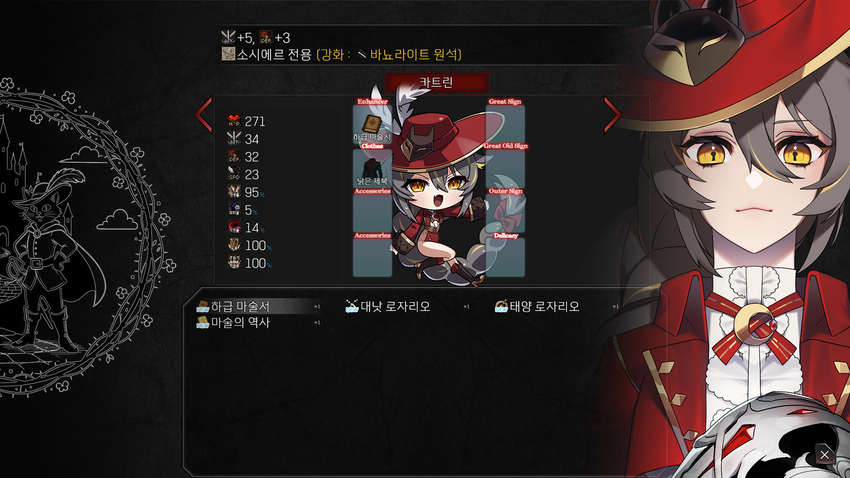This screenshot has width=850, height=478.
Task: Select the Enhancer slot holding 하급 마술서
Action: point(372,124)
